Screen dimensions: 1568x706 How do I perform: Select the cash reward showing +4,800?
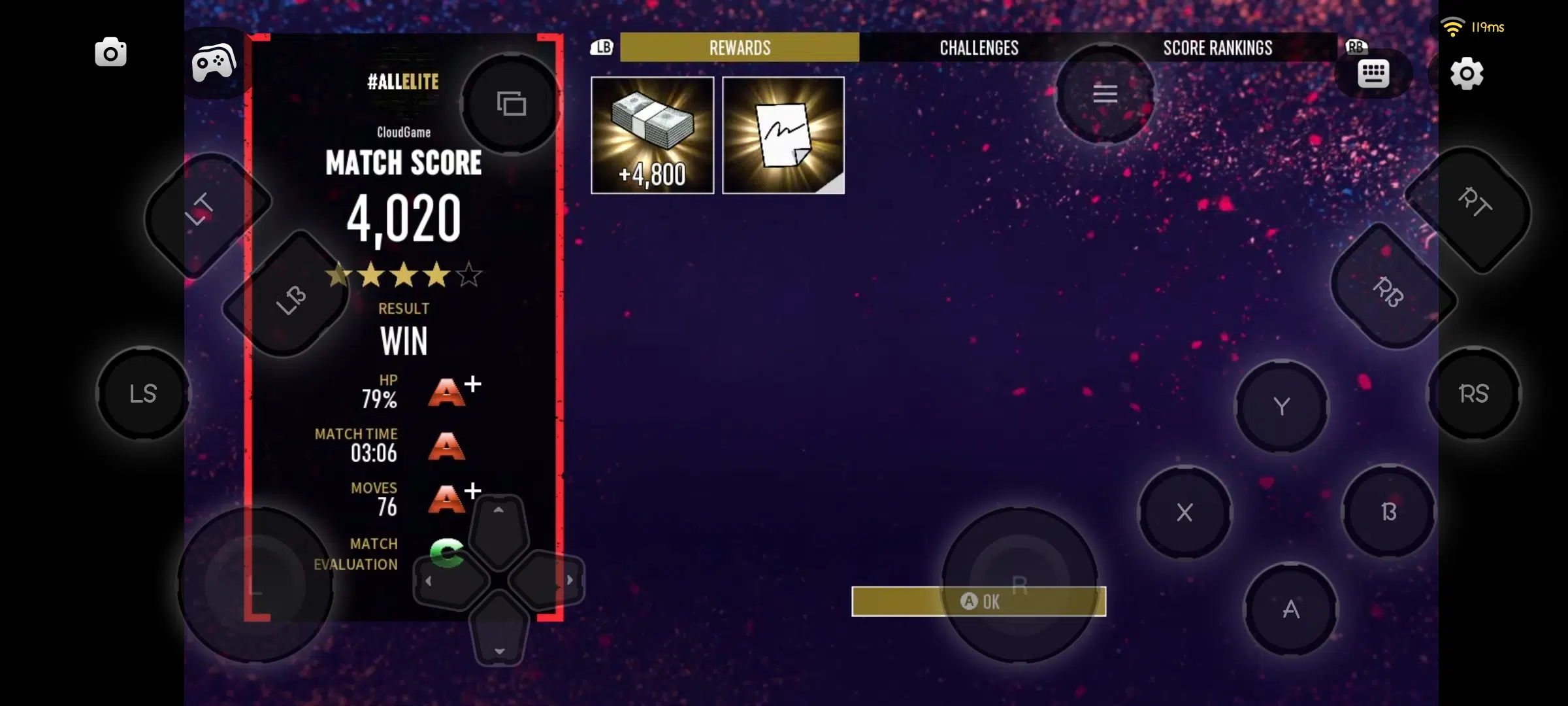(x=651, y=135)
